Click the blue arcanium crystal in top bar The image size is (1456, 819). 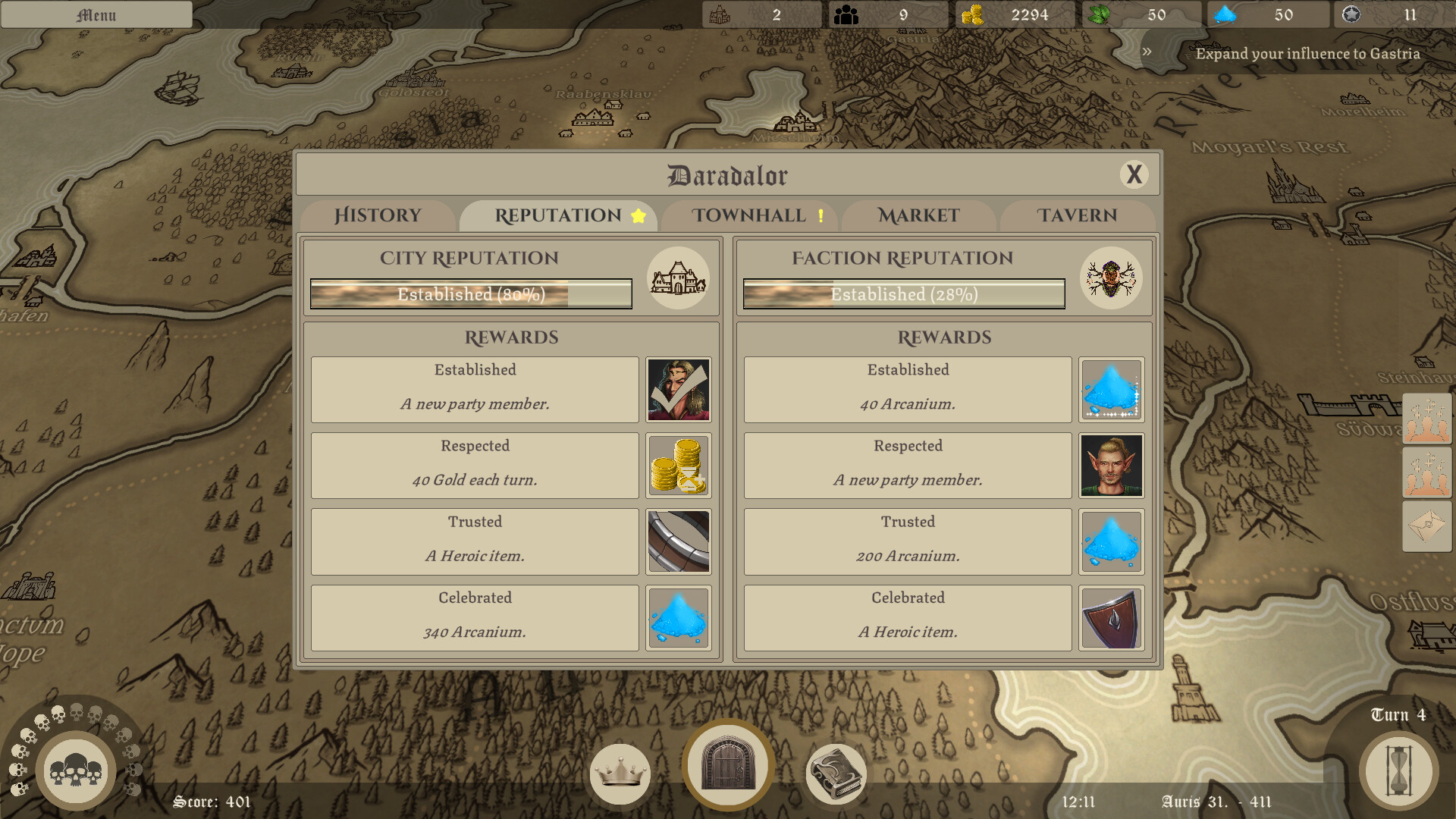[x=1224, y=14]
